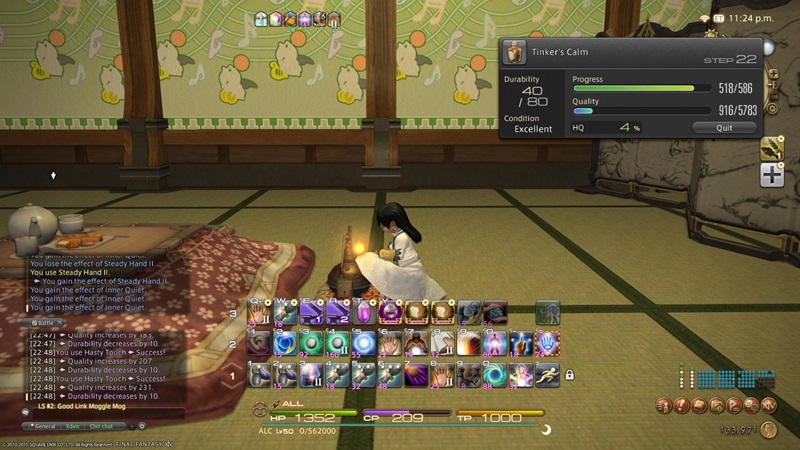This screenshot has height=450, width=800.
Task: Click the golden tool icon on right edge
Action: click(x=771, y=148)
